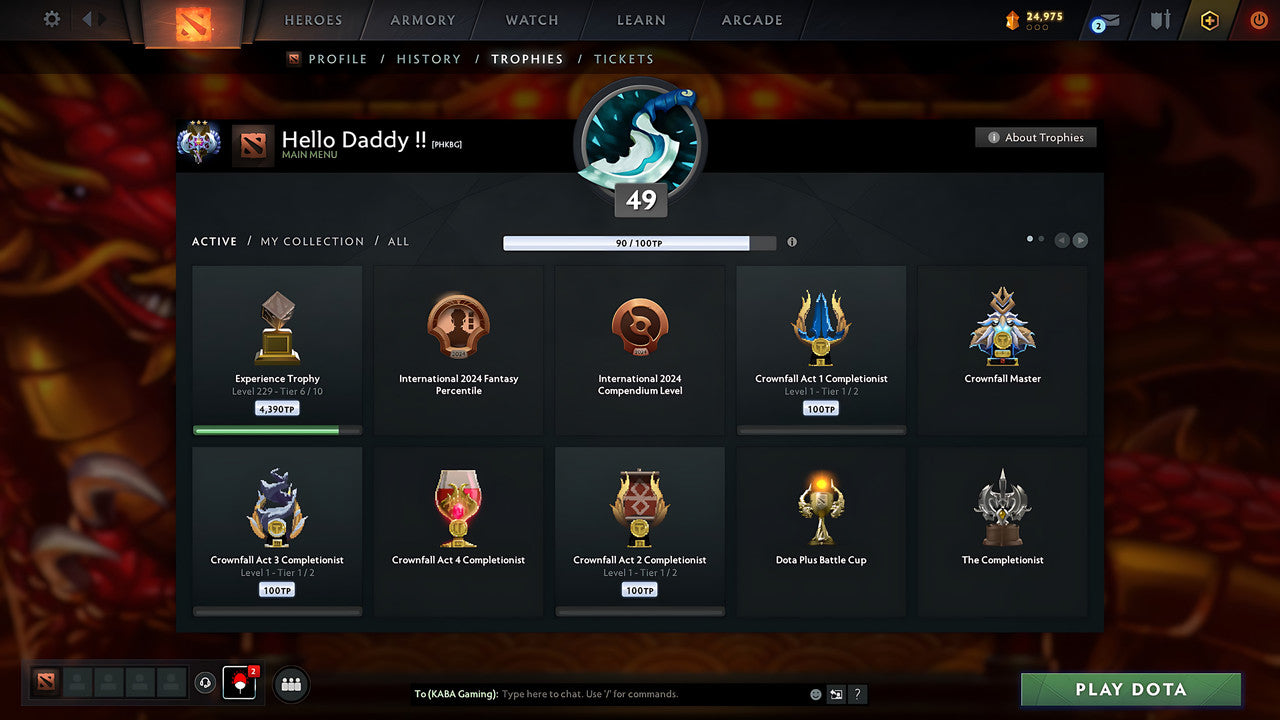This screenshot has width=1280, height=720.
Task: Toggle the voice chat headset icon
Action: (x=208, y=684)
